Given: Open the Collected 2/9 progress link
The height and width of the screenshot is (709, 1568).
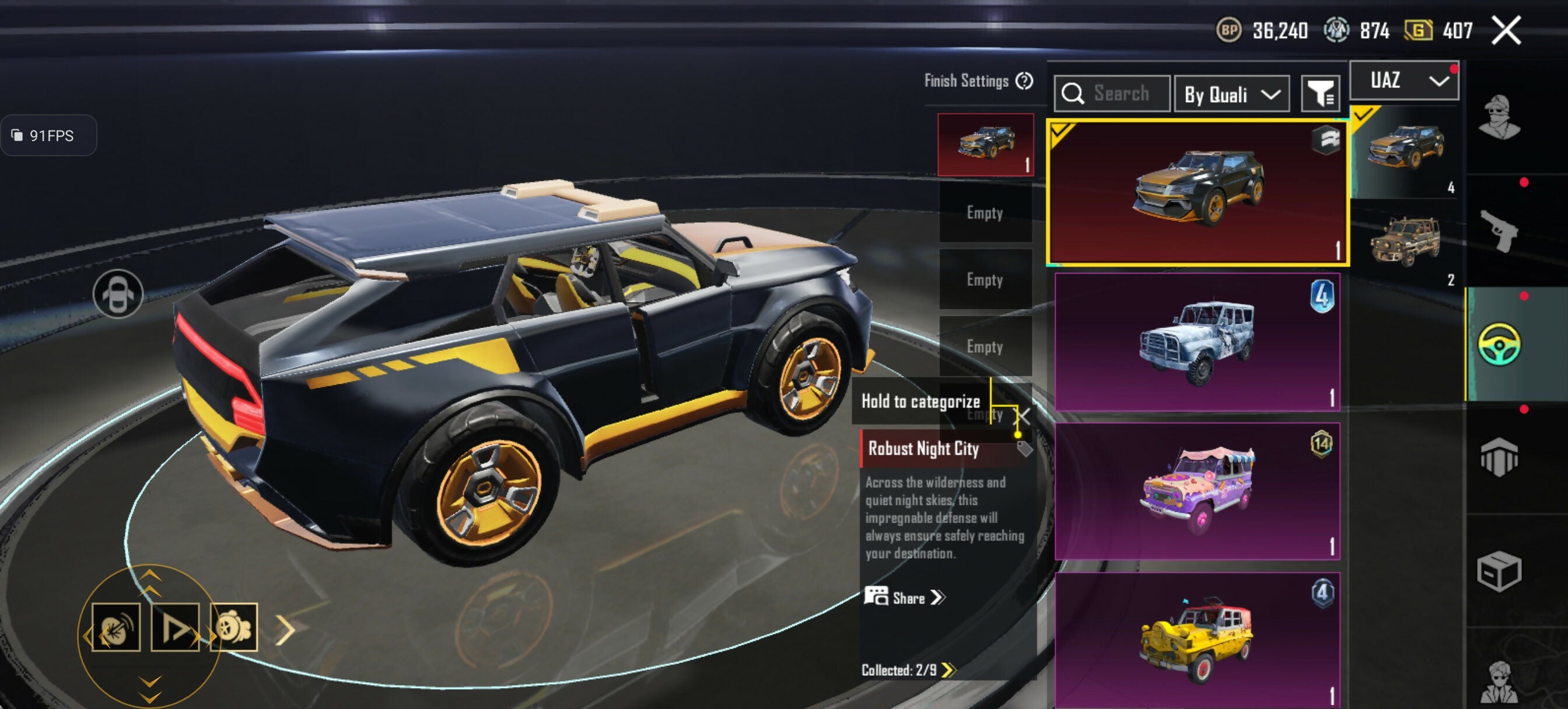Looking at the screenshot, I should [x=908, y=670].
